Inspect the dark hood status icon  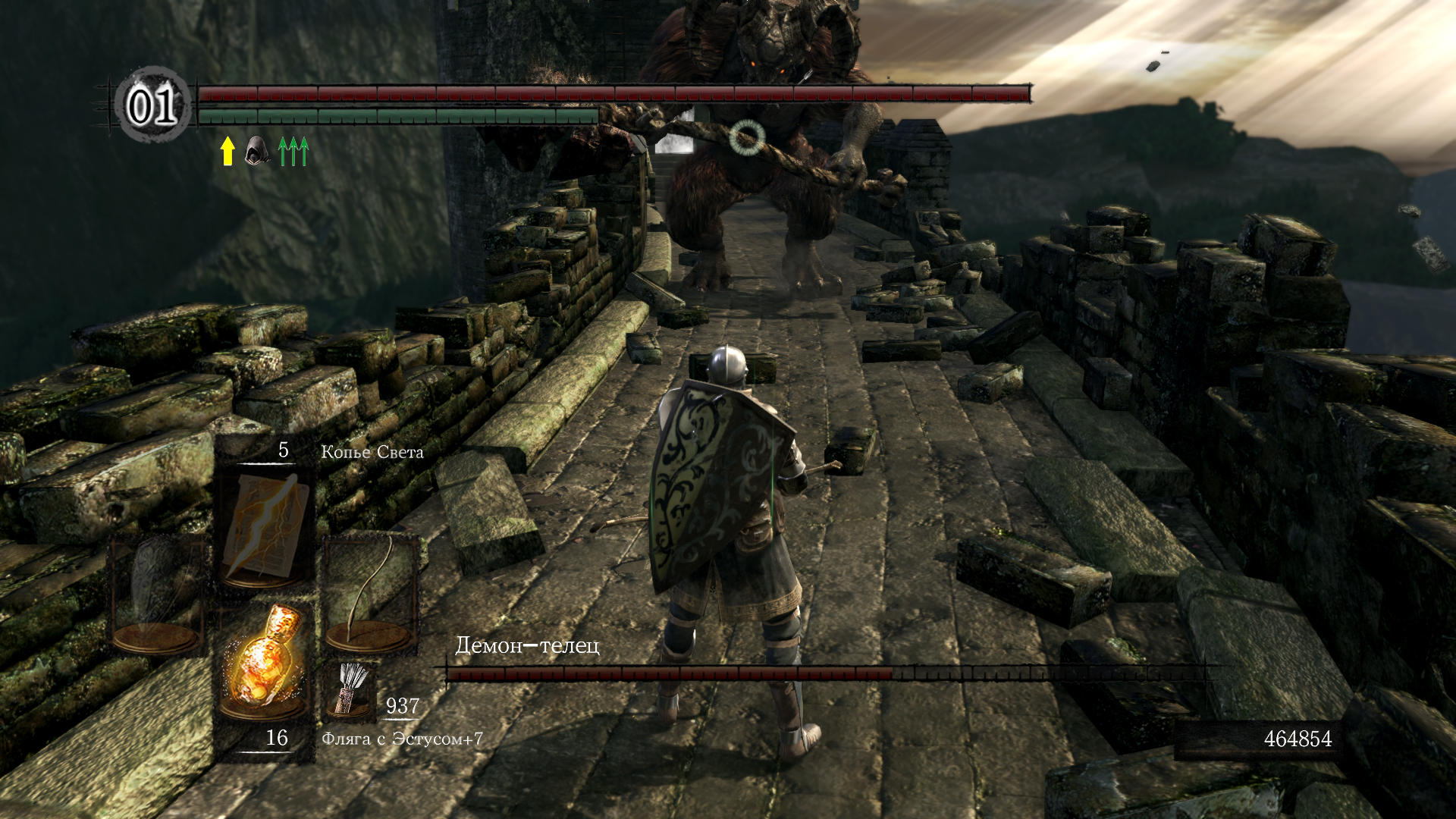click(x=257, y=150)
